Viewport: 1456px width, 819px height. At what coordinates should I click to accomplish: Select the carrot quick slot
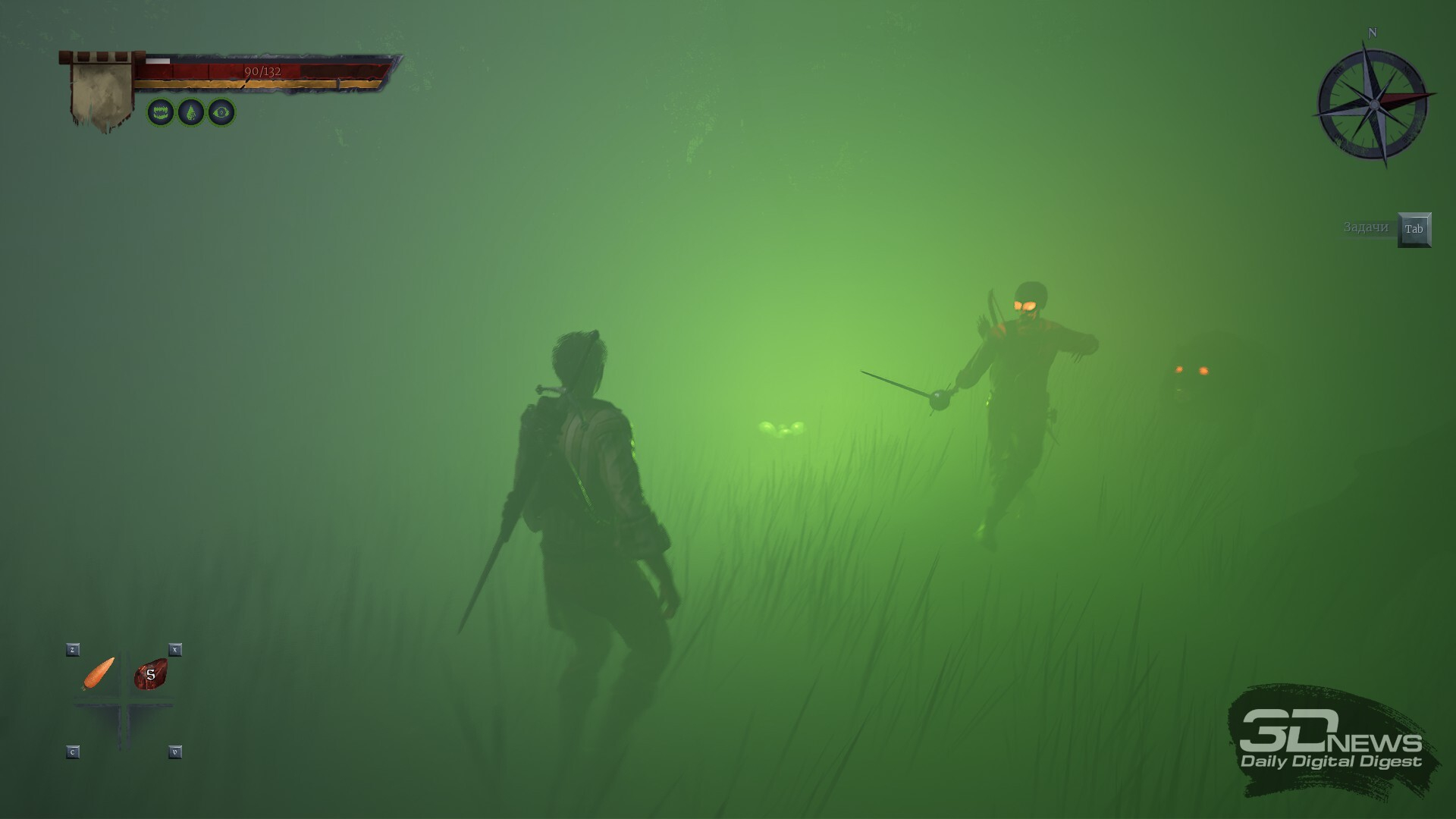pyautogui.click(x=99, y=673)
